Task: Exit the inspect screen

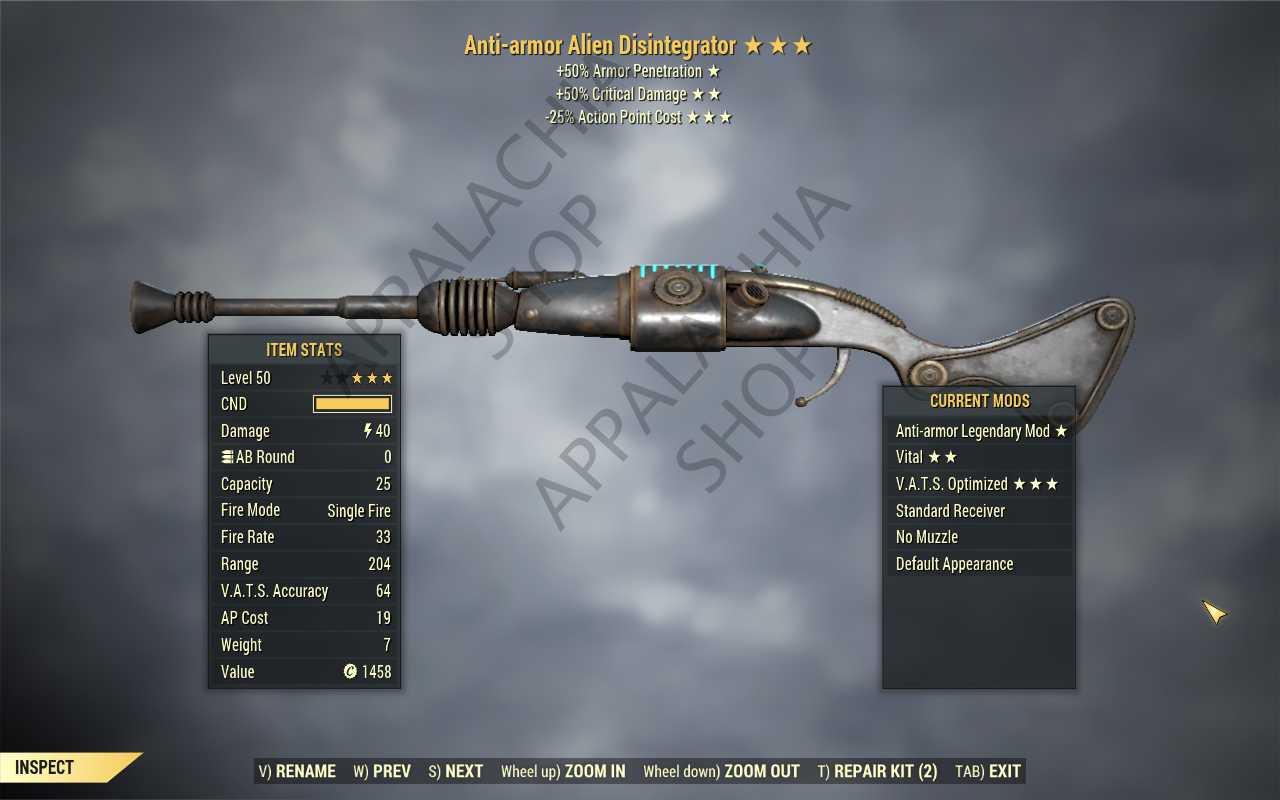Action: (988, 771)
